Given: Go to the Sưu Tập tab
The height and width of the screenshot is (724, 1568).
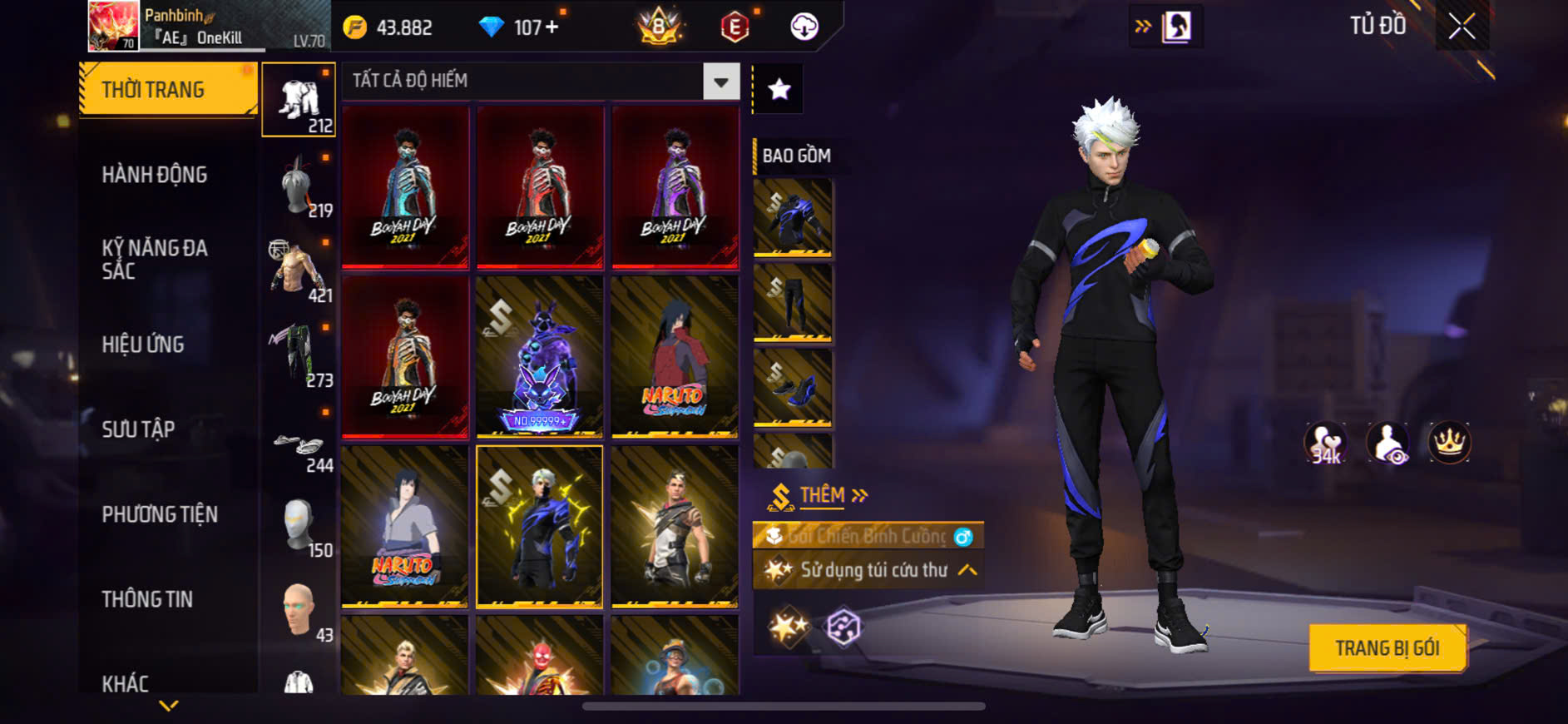Looking at the screenshot, I should tap(138, 429).
